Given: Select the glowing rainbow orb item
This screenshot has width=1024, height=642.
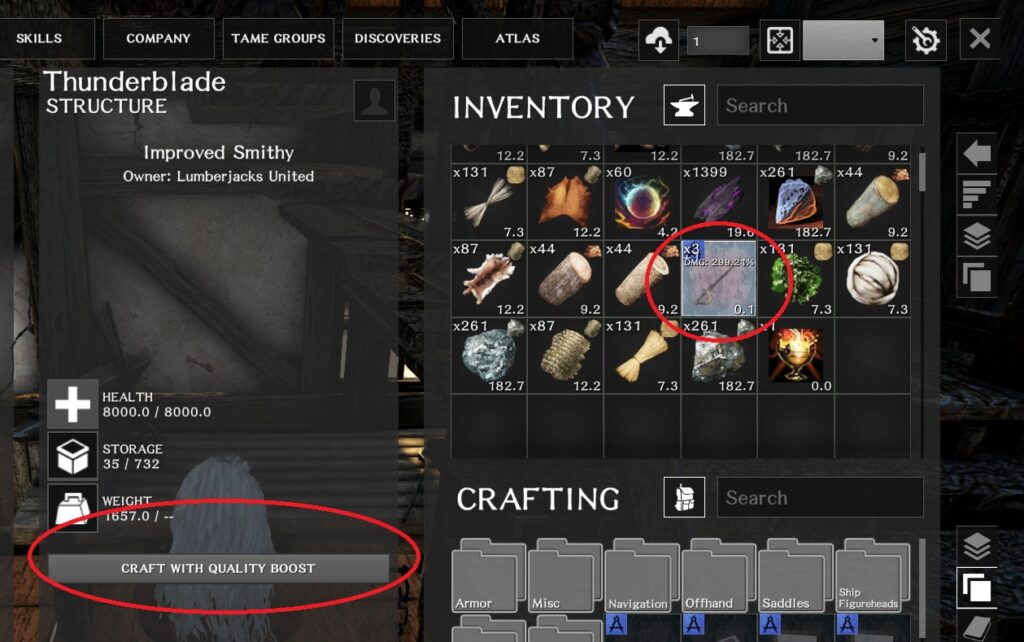Looking at the screenshot, I should (641, 201).
